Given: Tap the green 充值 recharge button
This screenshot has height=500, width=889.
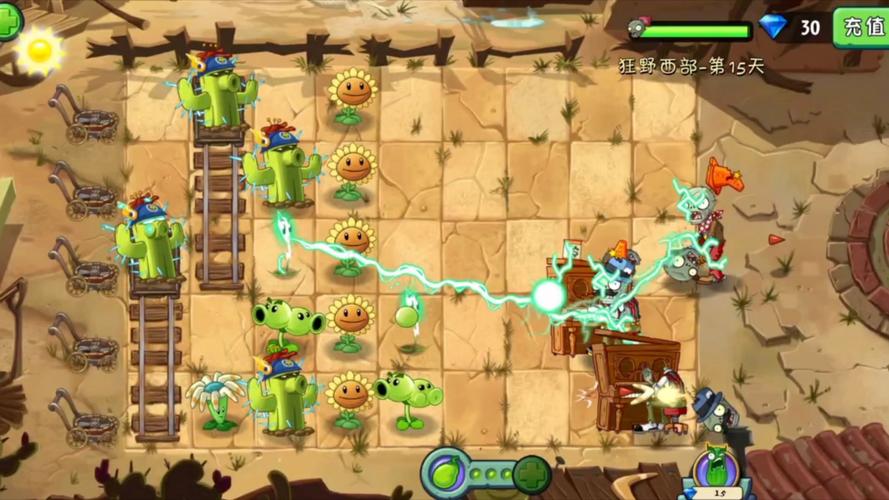Looking at the screenshot, I should click(860, 27).
